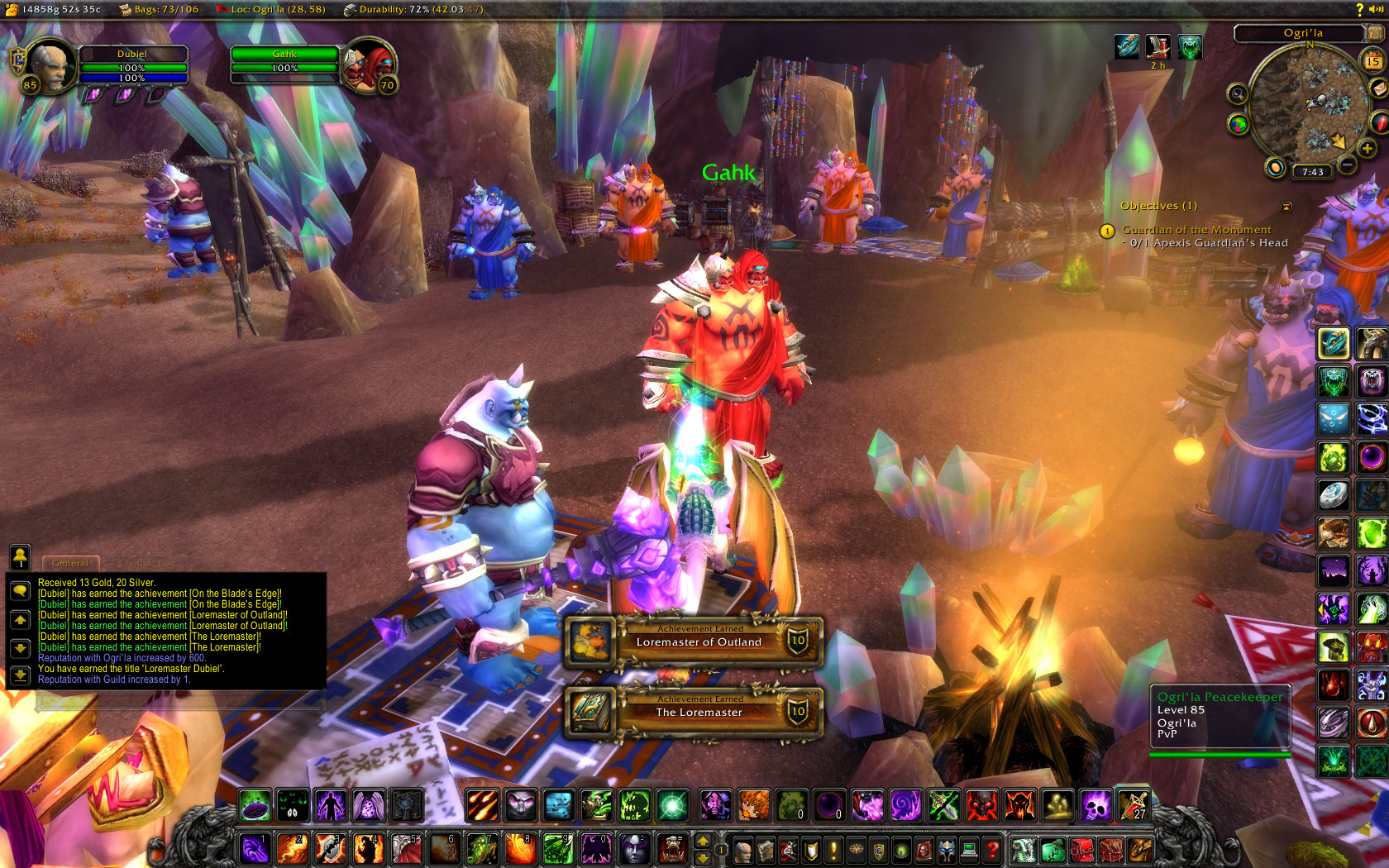Check the mail envelope icon on minimap

tap(1378, 88)
